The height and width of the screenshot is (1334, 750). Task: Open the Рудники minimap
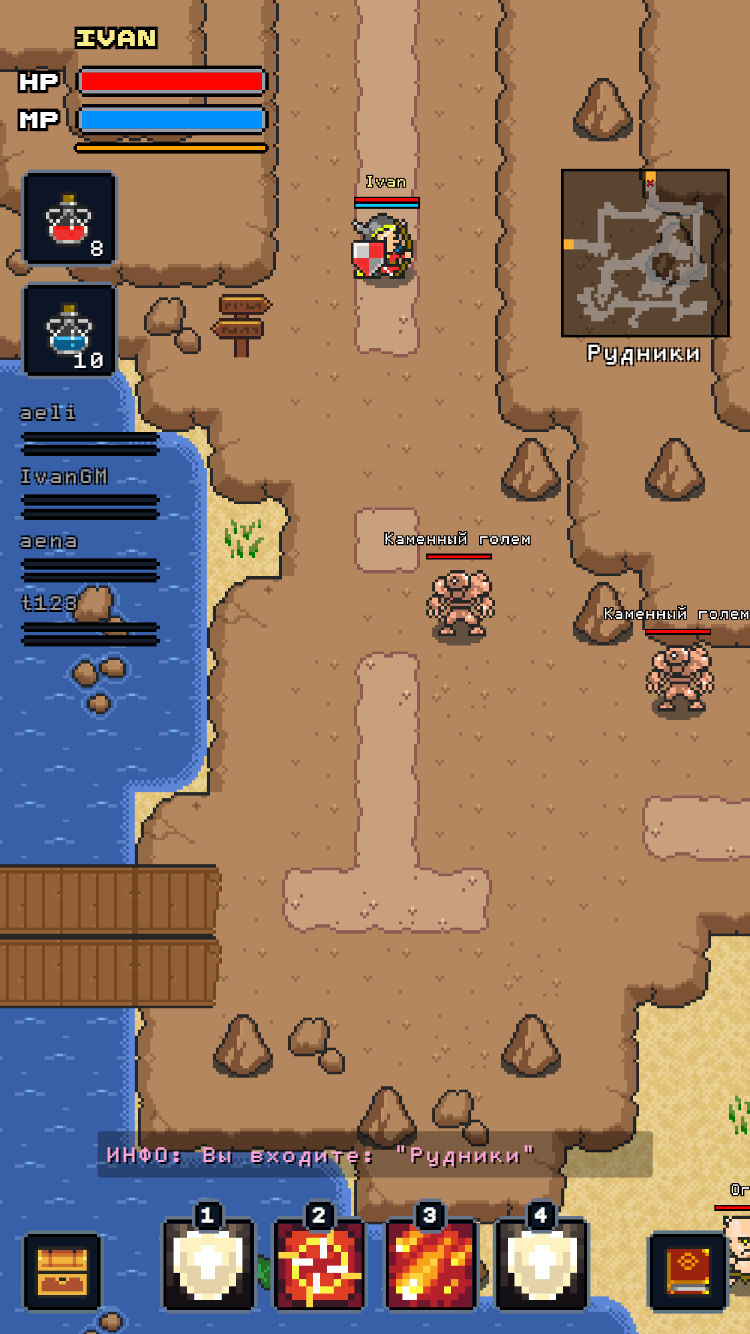coord(645,252)
